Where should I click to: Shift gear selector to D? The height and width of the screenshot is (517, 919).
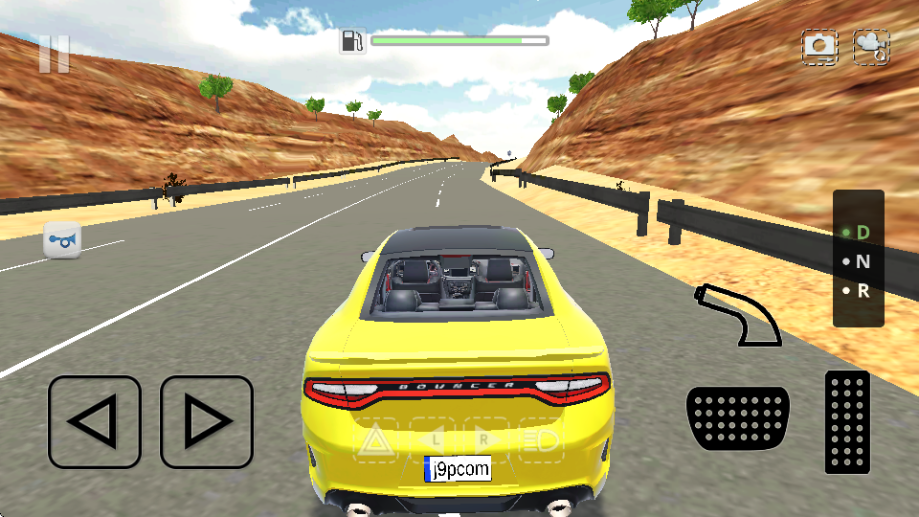[859, 232]
